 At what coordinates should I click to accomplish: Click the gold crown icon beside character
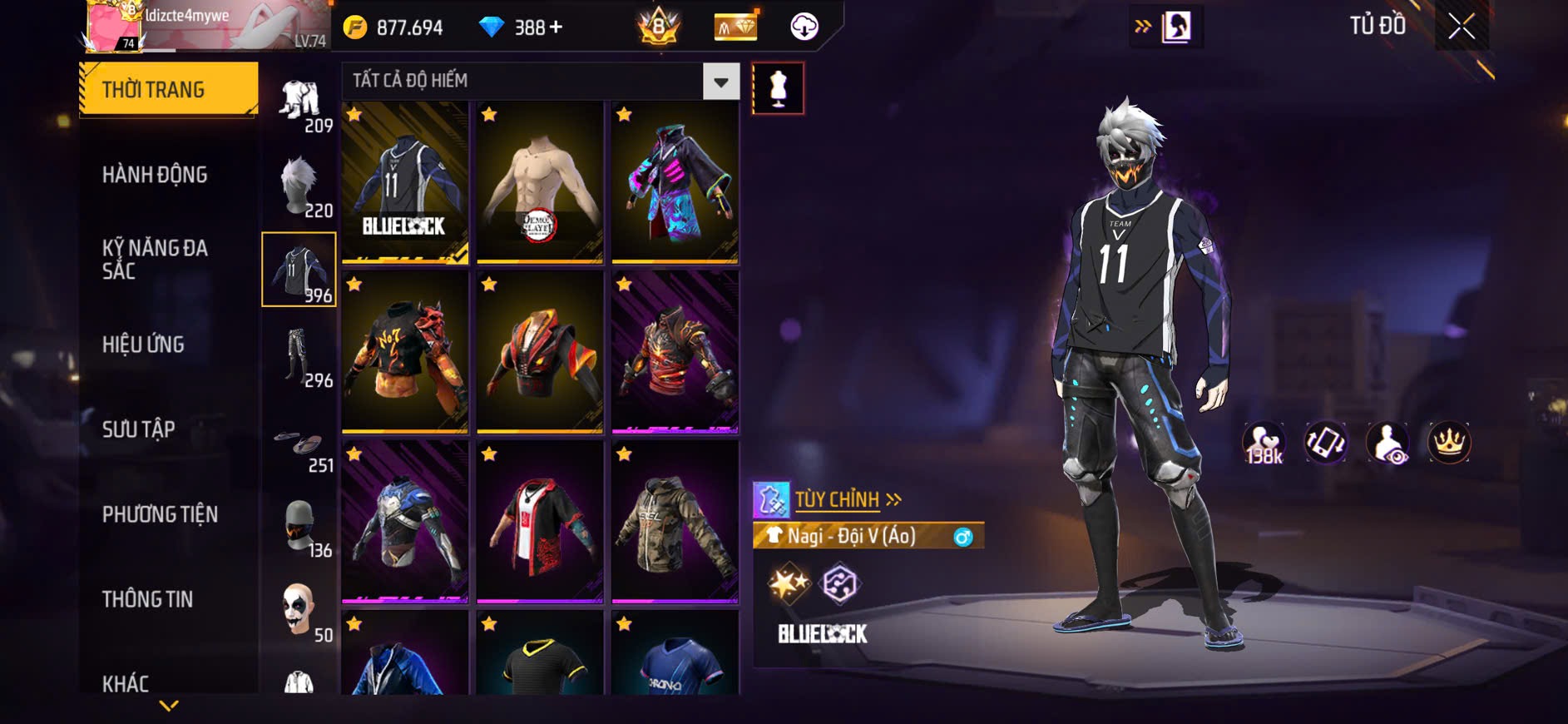(x=1449, y=443)
